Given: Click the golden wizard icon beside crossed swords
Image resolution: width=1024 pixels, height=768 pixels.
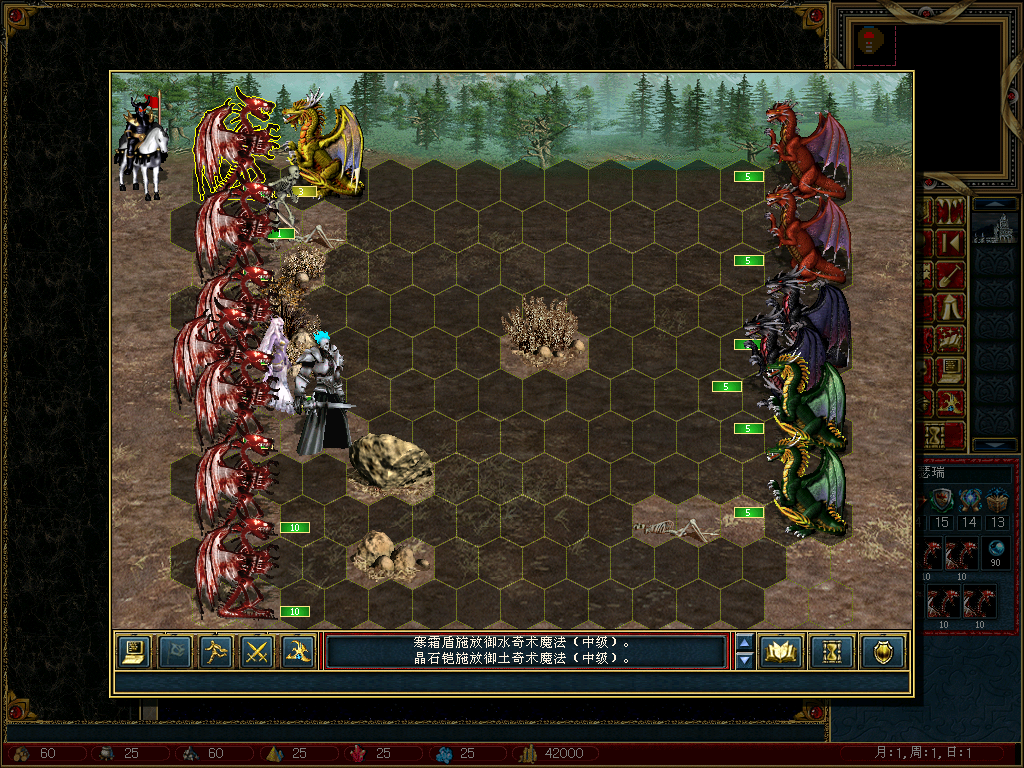Looking at the screenshot, I should 297,652.
